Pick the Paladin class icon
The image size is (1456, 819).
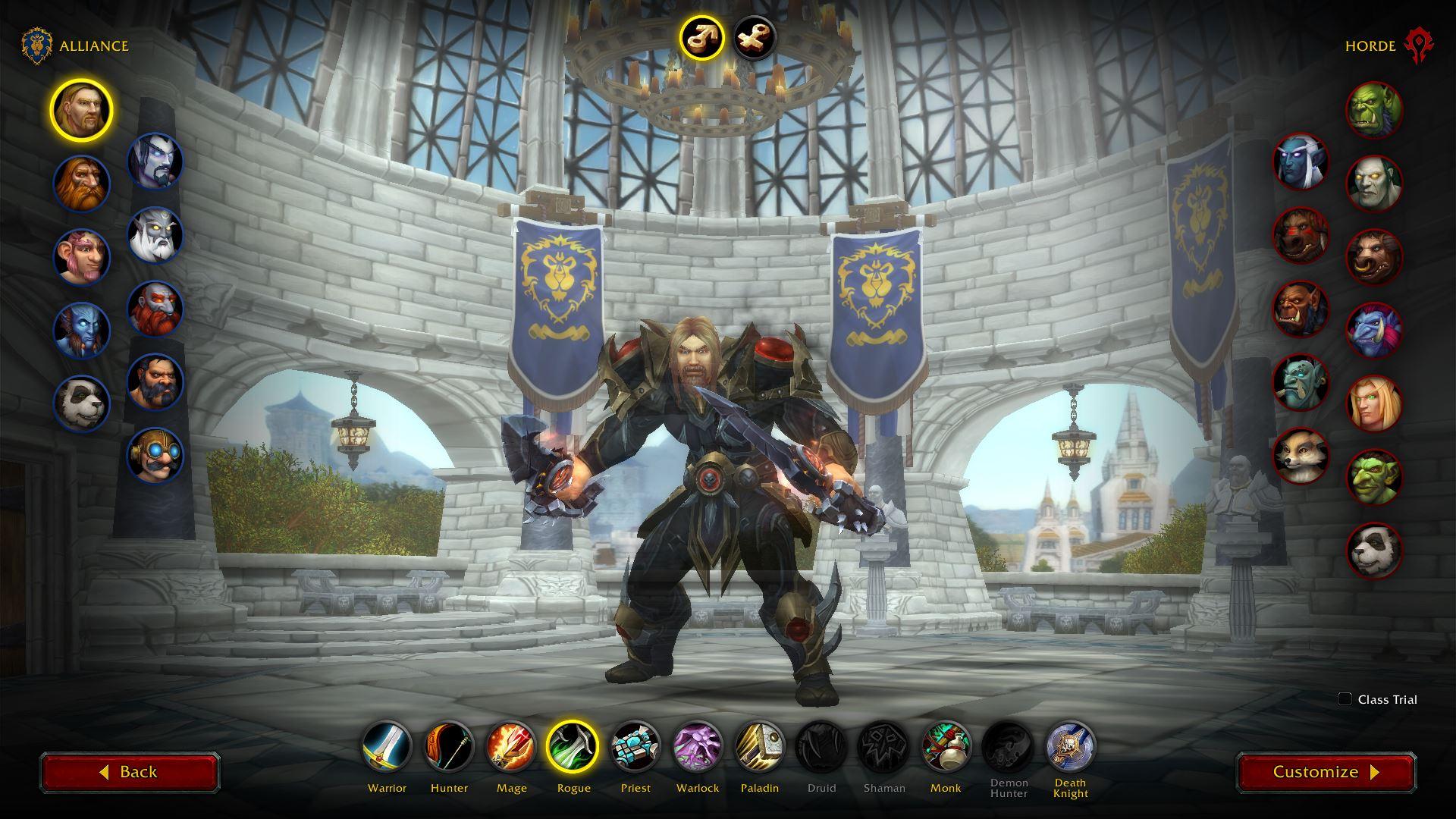click(760, 746)
